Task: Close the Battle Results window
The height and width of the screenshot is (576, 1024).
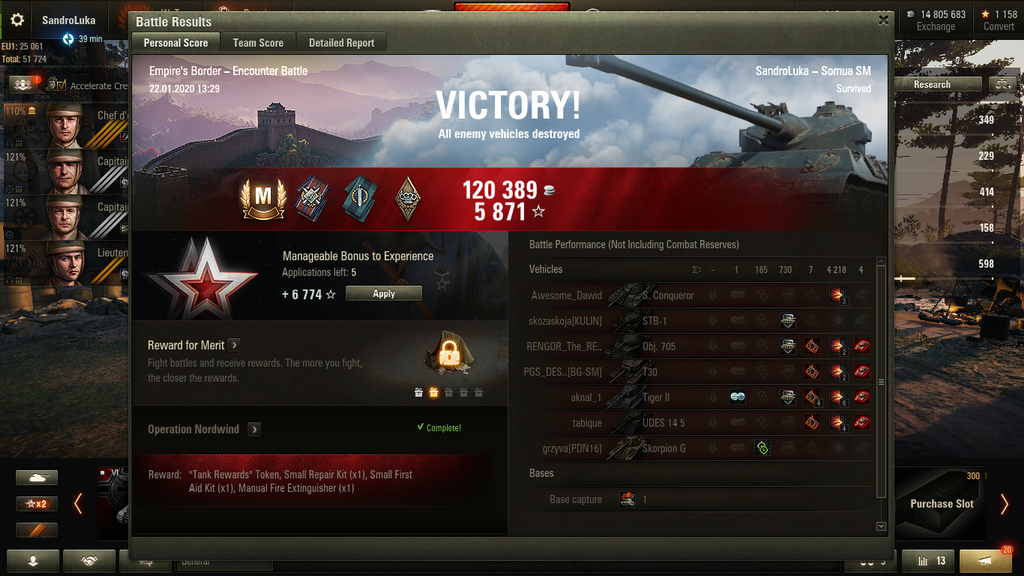Action: (883, 19)
